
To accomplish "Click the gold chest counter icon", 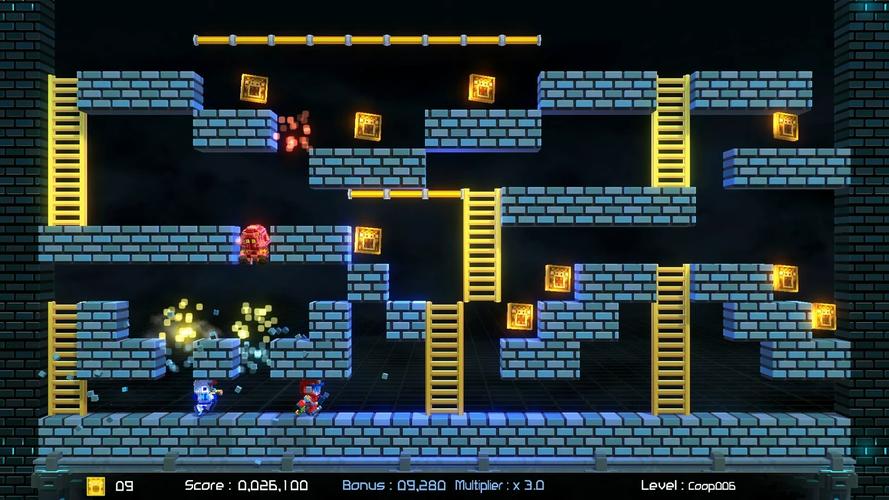I will pyautogui.click(x=96, y=486).
